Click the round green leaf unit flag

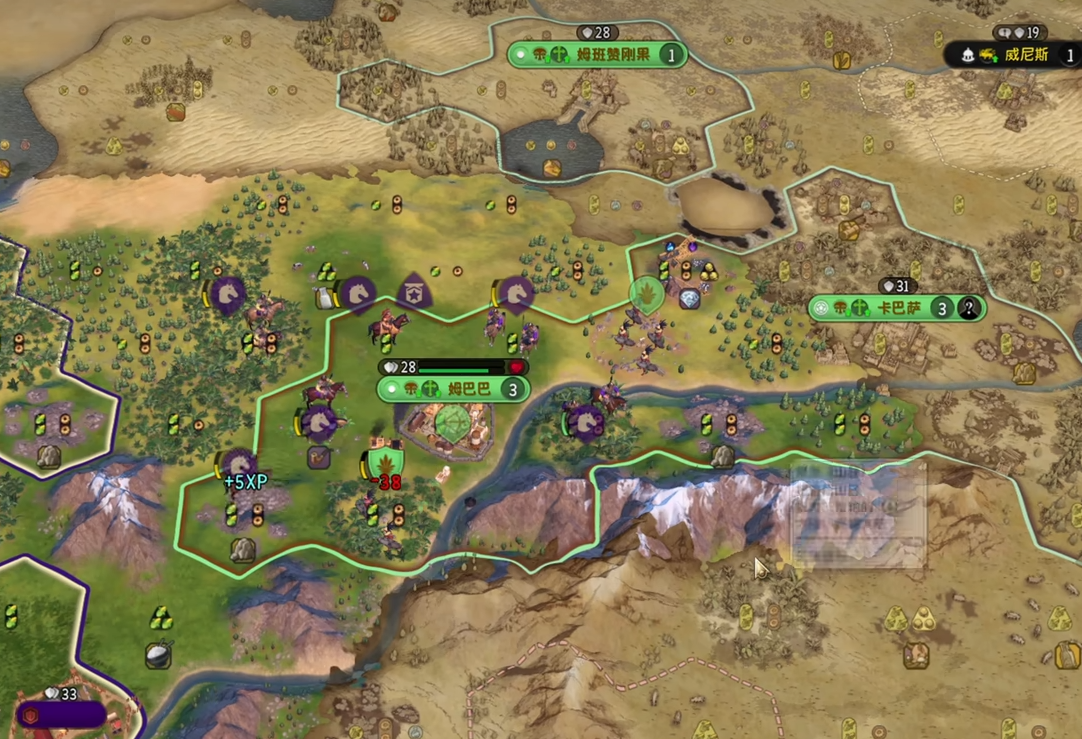pos(647,295)
